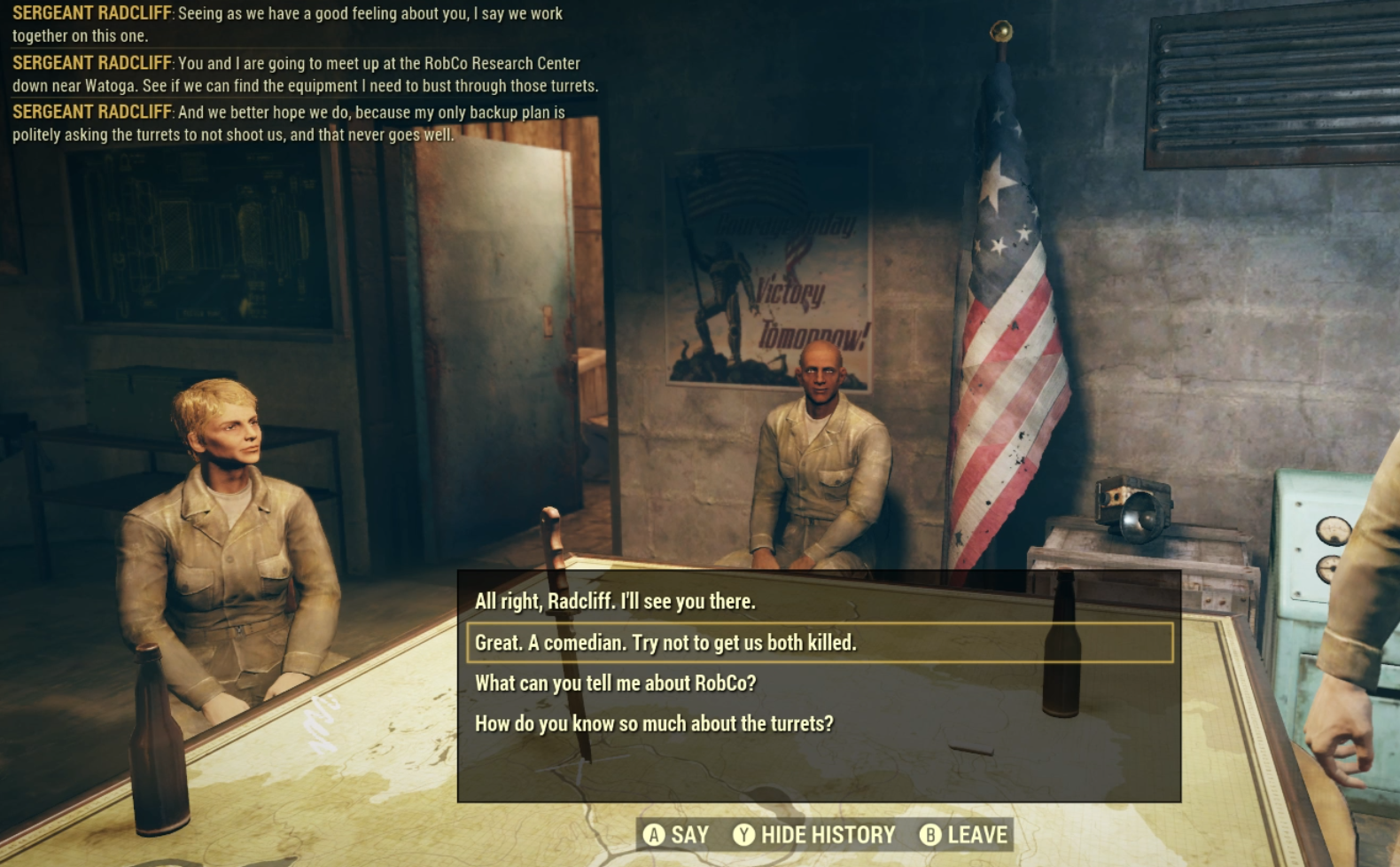Click the circular A icon next to SAY
Screen dimensions: 1400x867
657,834
